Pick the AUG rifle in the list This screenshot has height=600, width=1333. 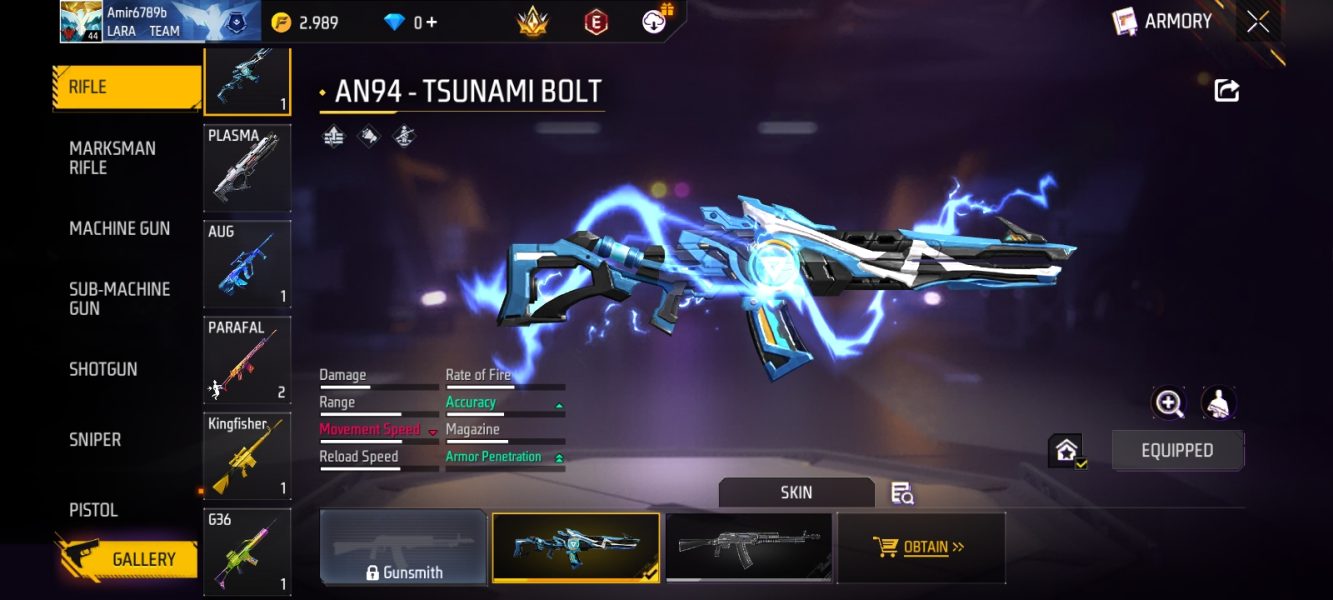coord(247,264)
